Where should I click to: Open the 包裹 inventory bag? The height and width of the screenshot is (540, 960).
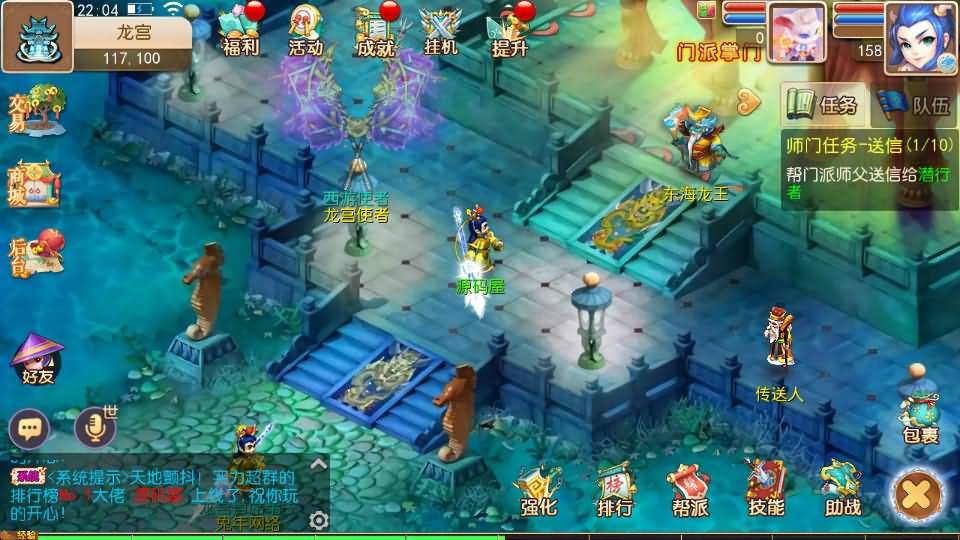919,416
